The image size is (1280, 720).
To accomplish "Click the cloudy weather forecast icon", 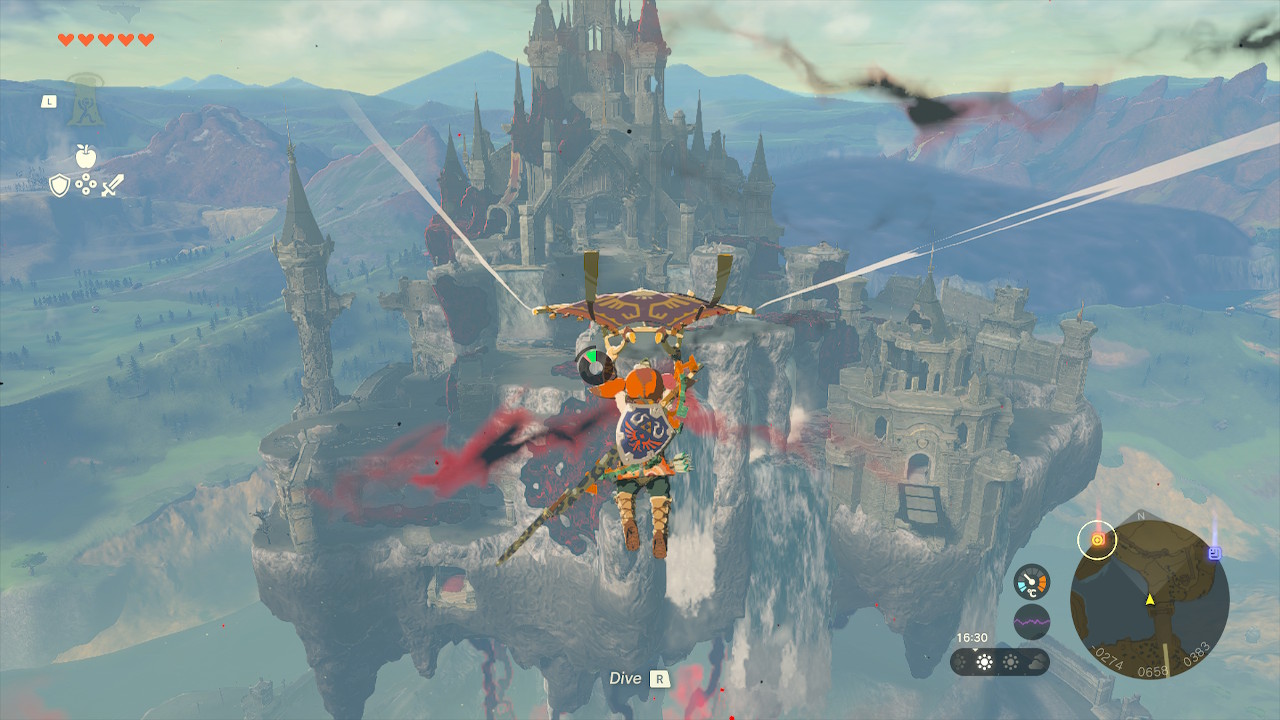I will pos(1035,662).
